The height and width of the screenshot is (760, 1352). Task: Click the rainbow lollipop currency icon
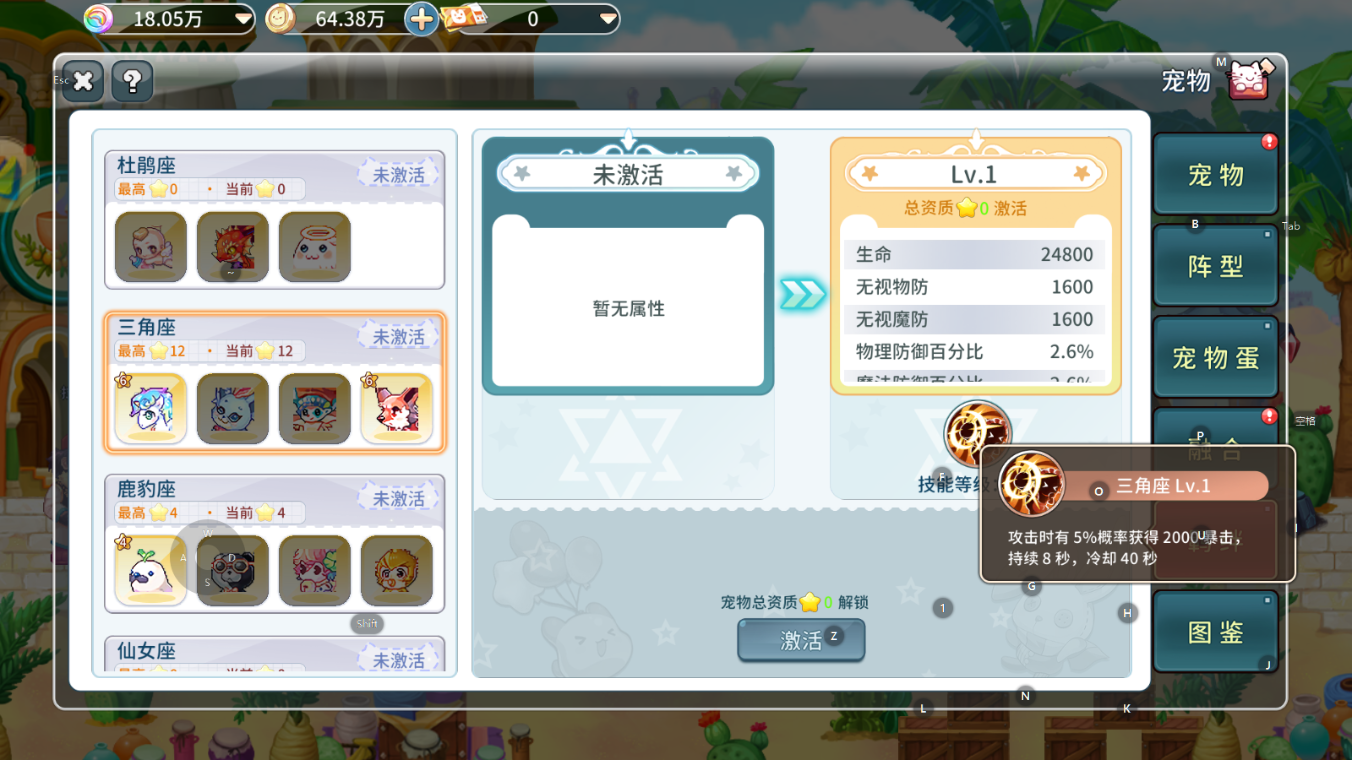click(97, 17)
